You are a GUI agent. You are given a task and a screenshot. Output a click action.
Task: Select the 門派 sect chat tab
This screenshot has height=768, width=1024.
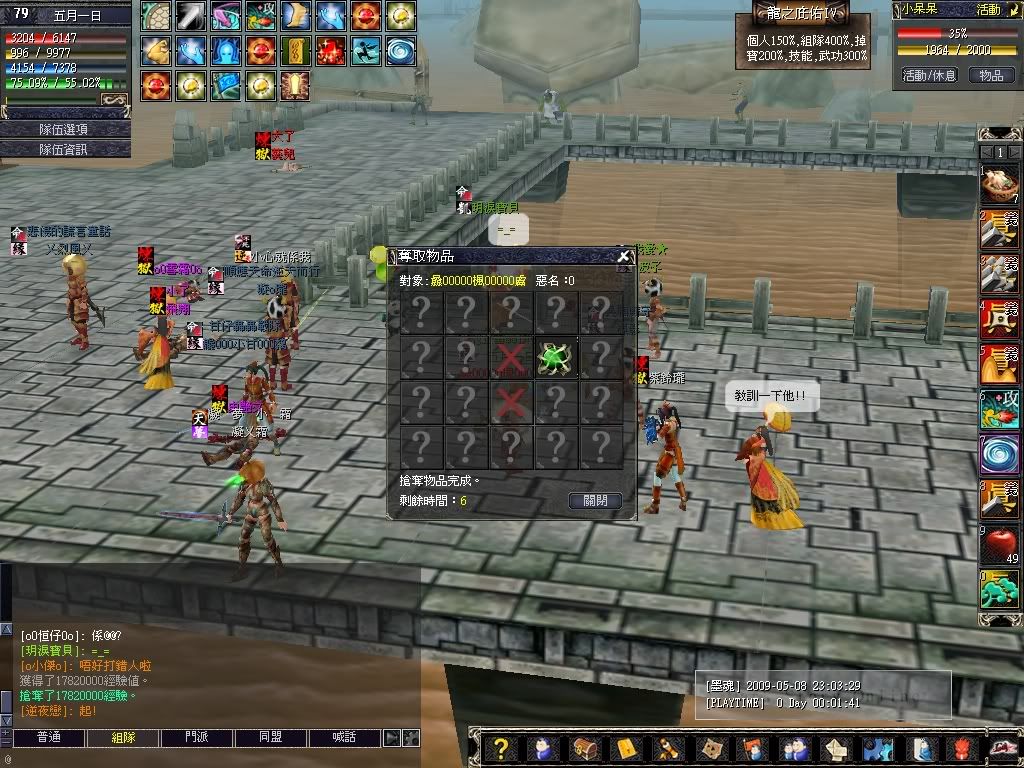(197, 738)
